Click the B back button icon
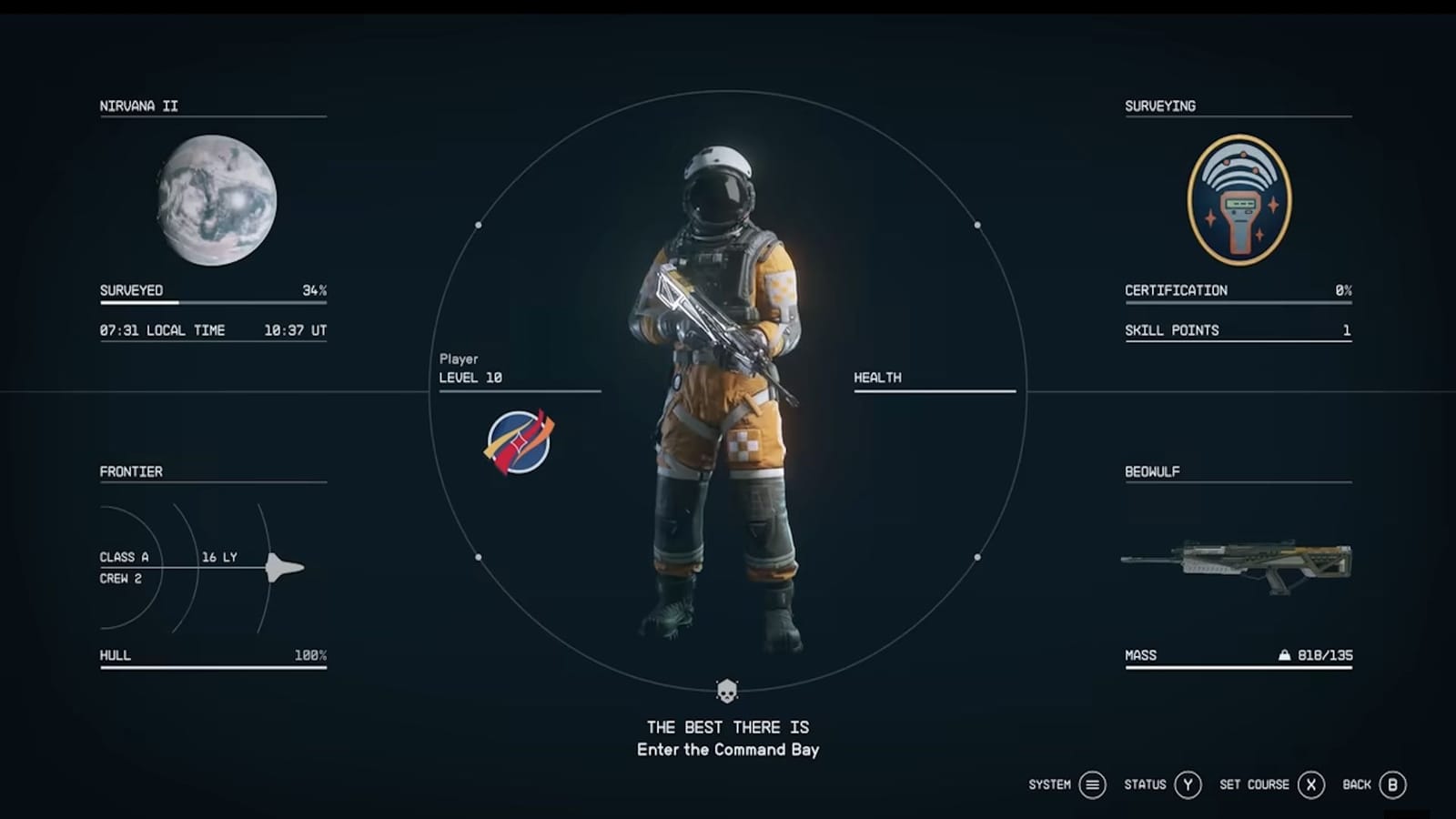Viewport: 1456px width, 819px height. (1390, 784)
